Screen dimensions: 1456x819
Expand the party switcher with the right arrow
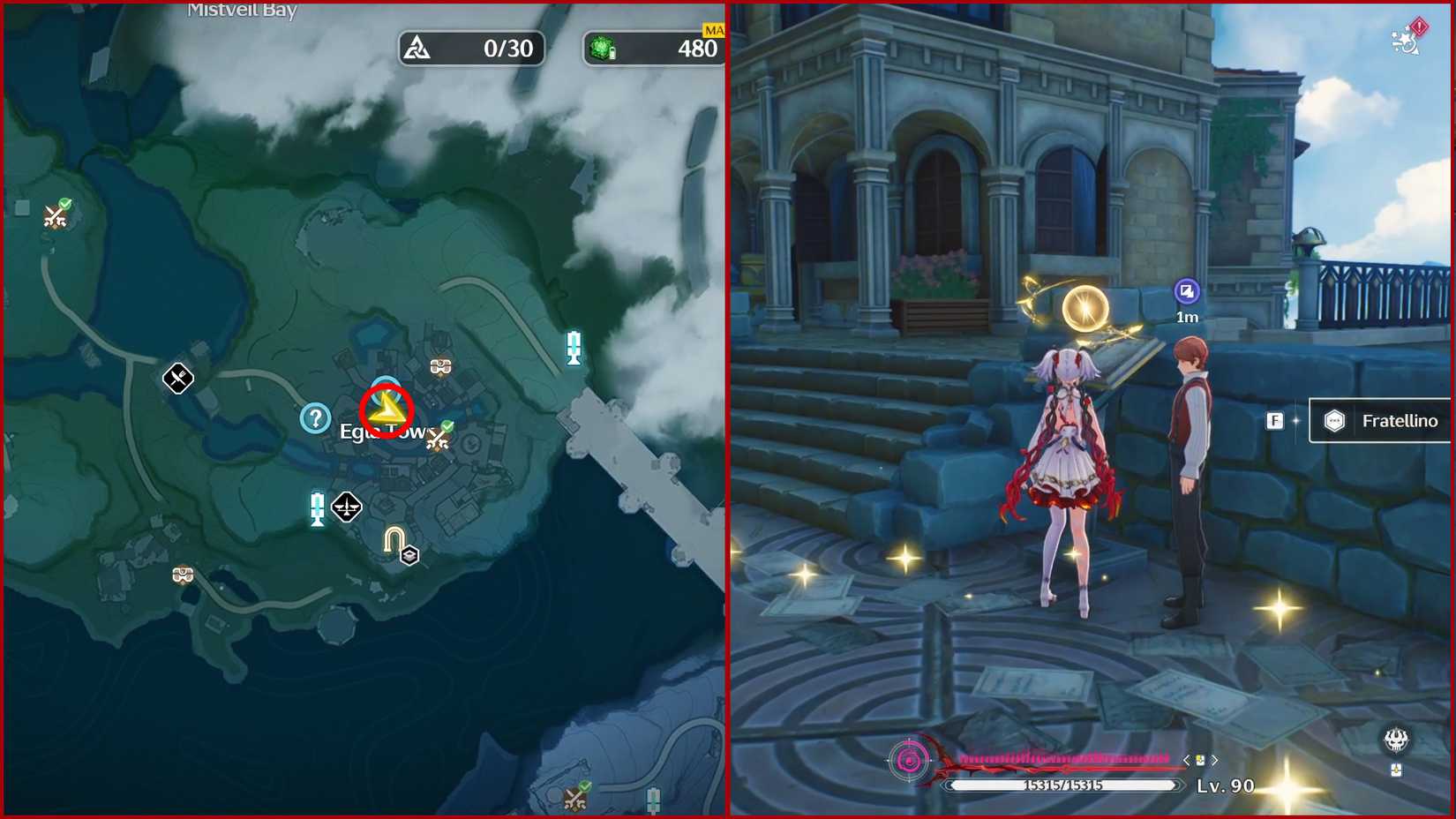tap(1216, 760)
